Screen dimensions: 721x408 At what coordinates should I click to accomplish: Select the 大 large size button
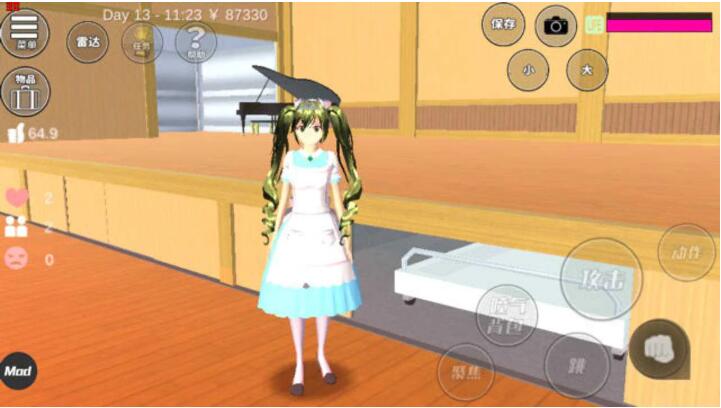[587, 70]
